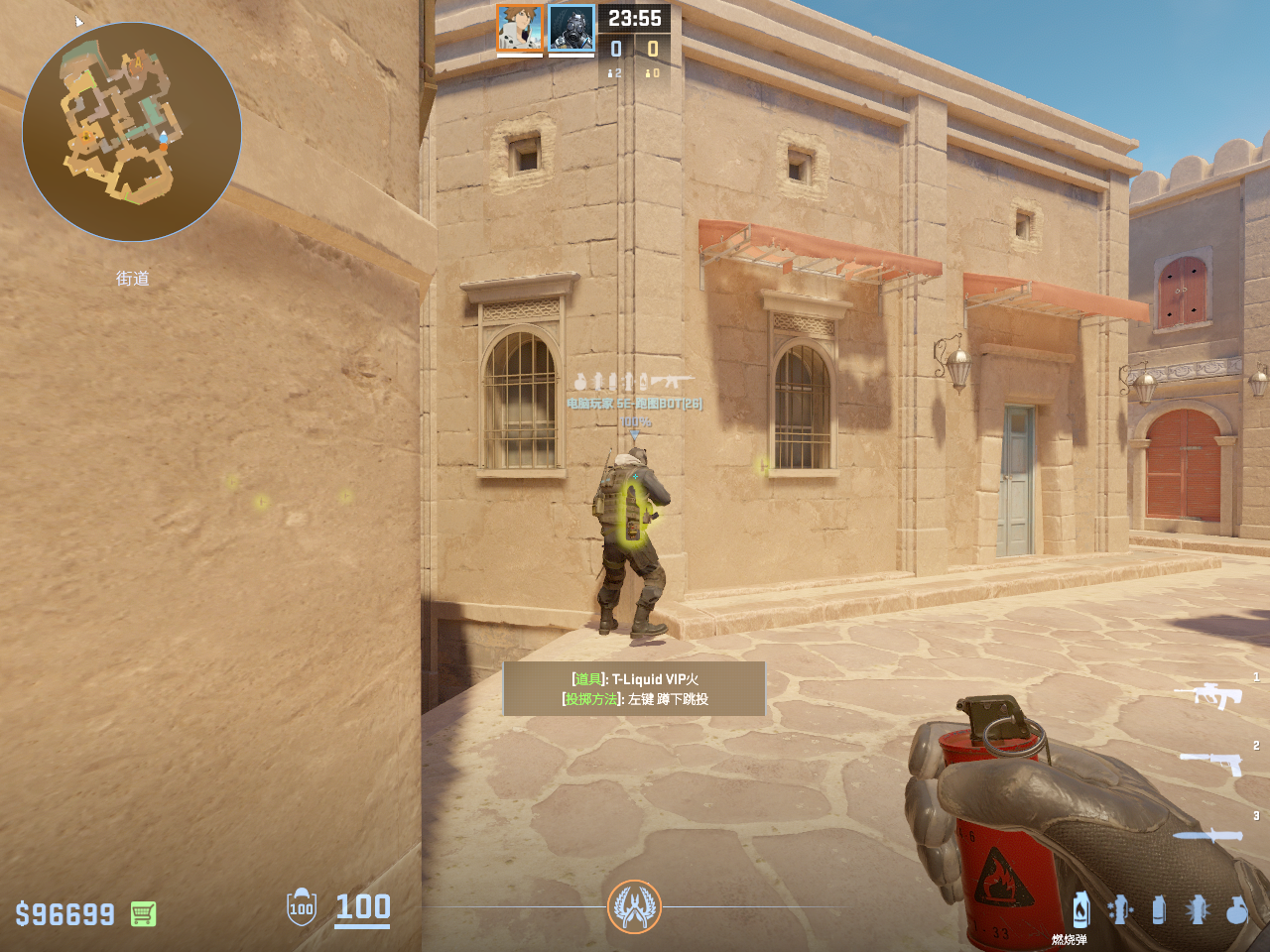
Task: Select the flashbang grenade icon
Action: [1198, 909]
